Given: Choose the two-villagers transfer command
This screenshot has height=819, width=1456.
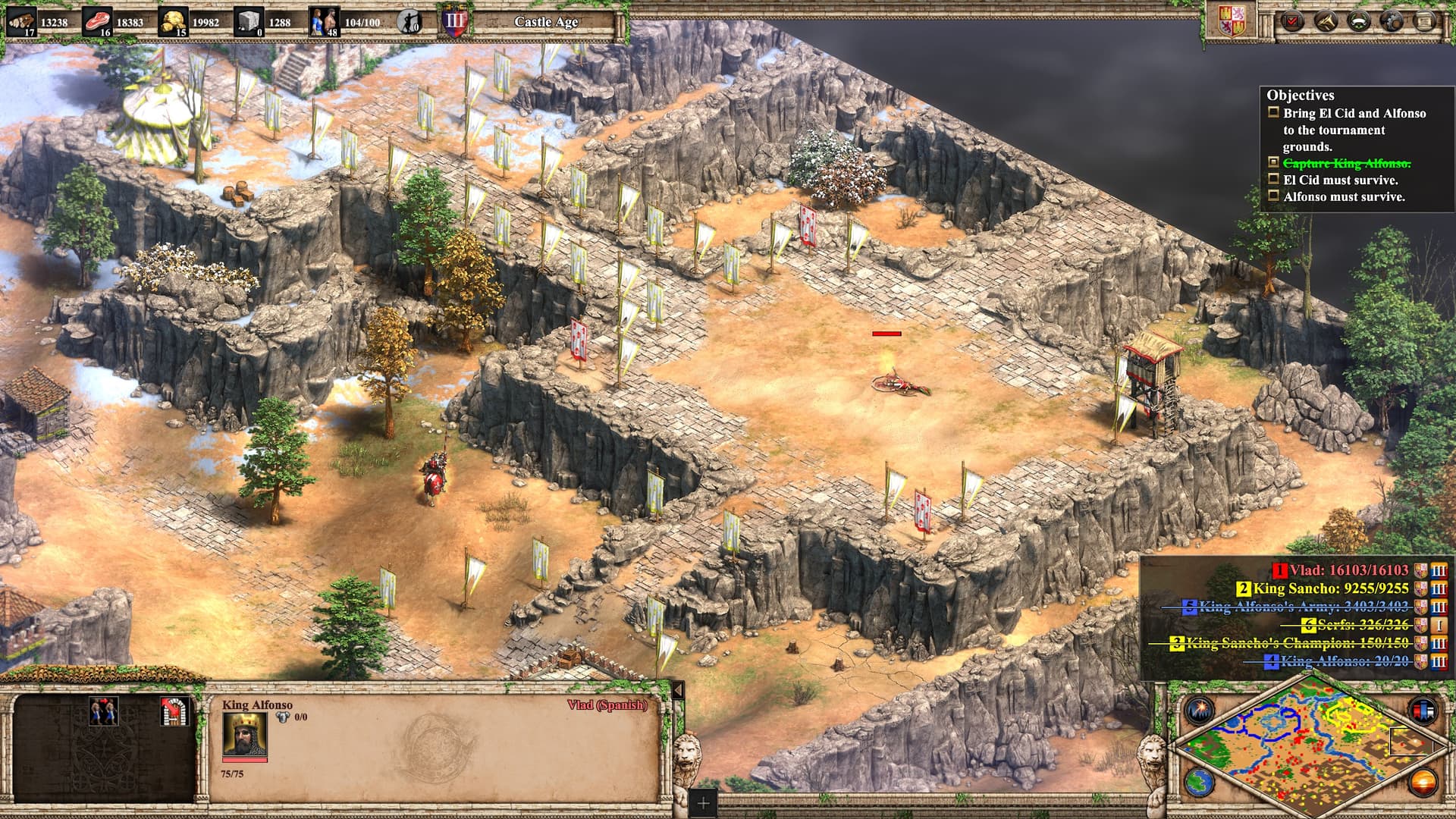Looking at the screenshot, I should tap(104, 712).
